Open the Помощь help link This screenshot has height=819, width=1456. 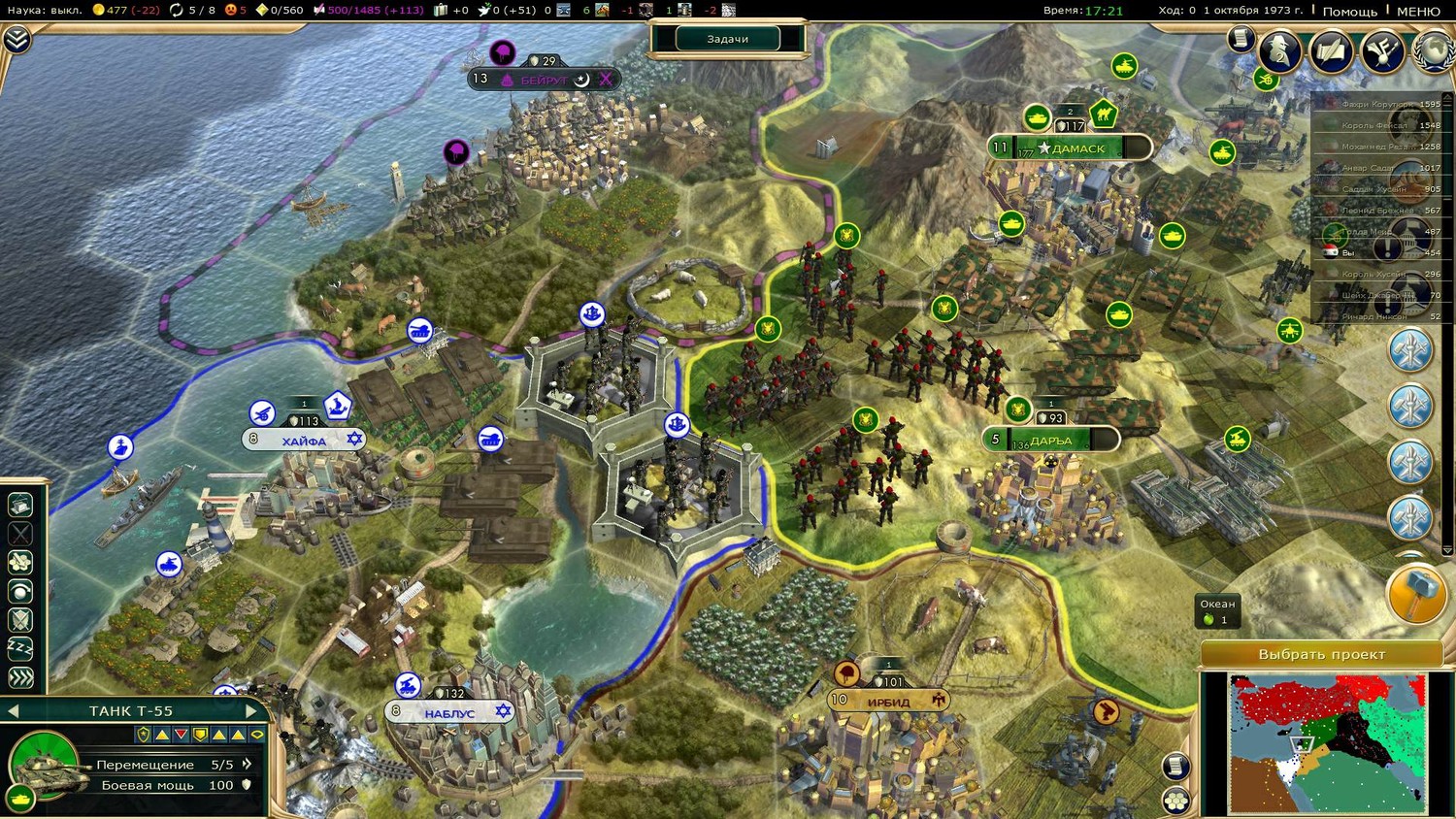click(x=1349, y=11)
